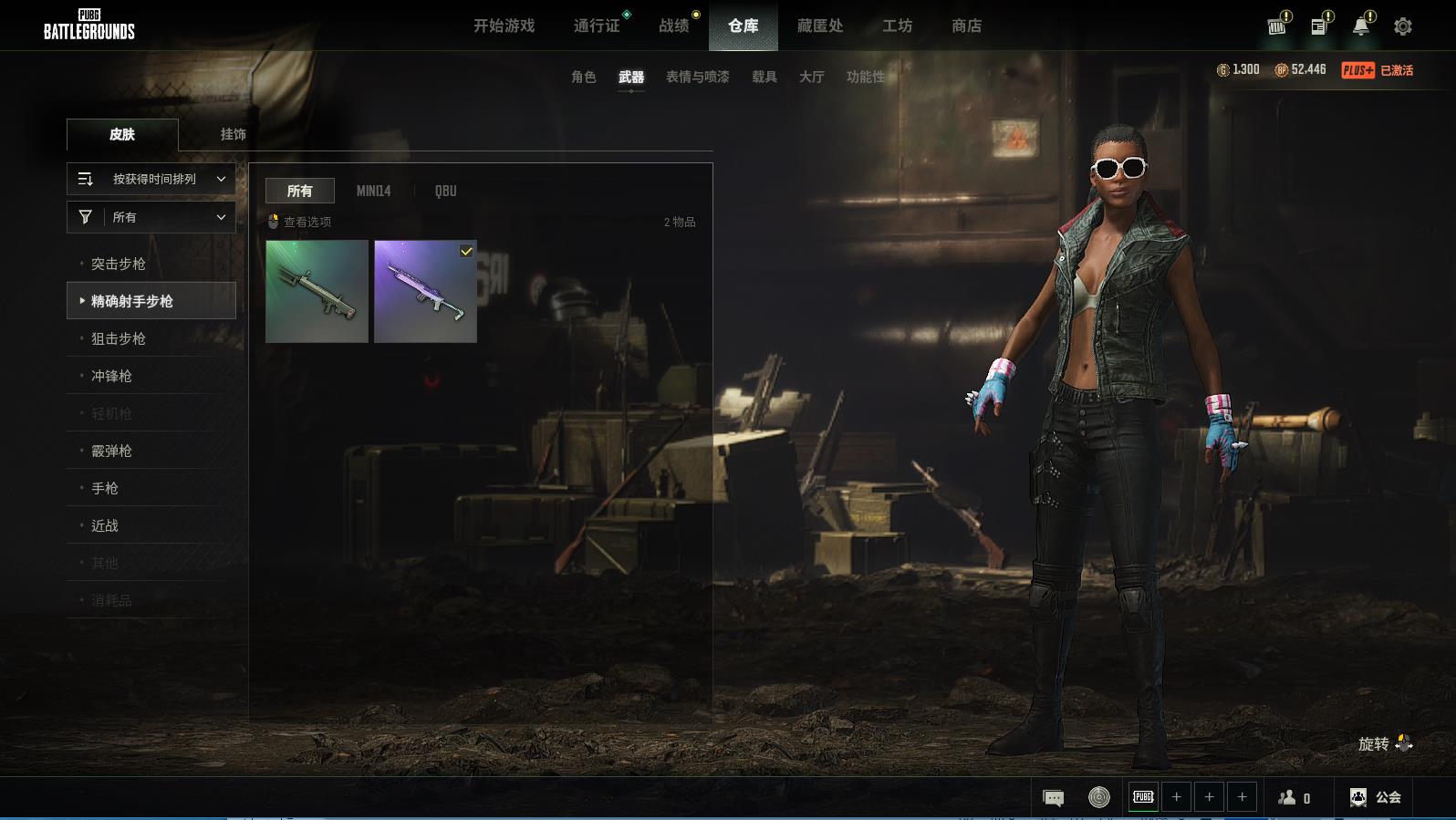Viewport: 1456px width, 820px height.
Task: Visit the 商店 store
Action: 966,26
